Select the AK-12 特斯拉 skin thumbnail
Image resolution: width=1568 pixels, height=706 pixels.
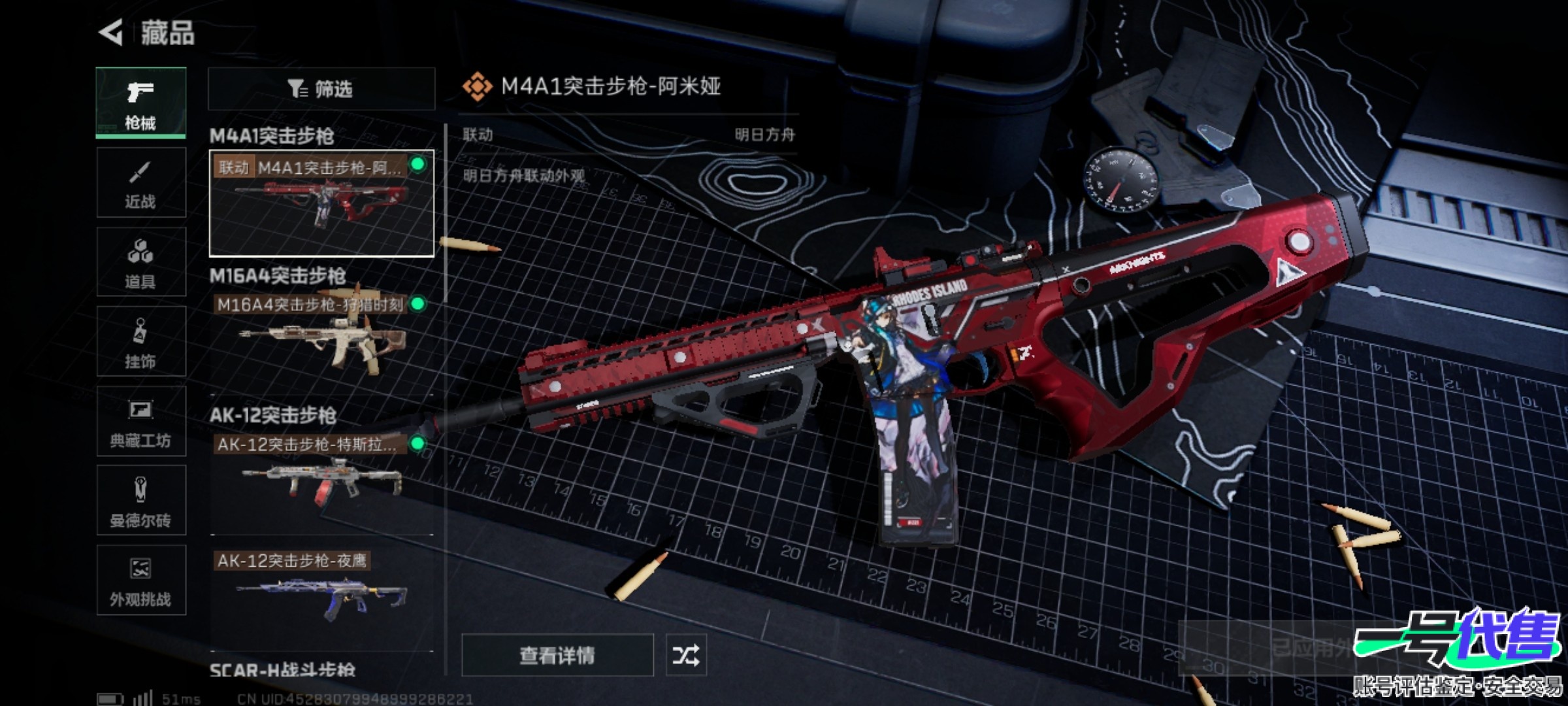click(x=321, y=477)
